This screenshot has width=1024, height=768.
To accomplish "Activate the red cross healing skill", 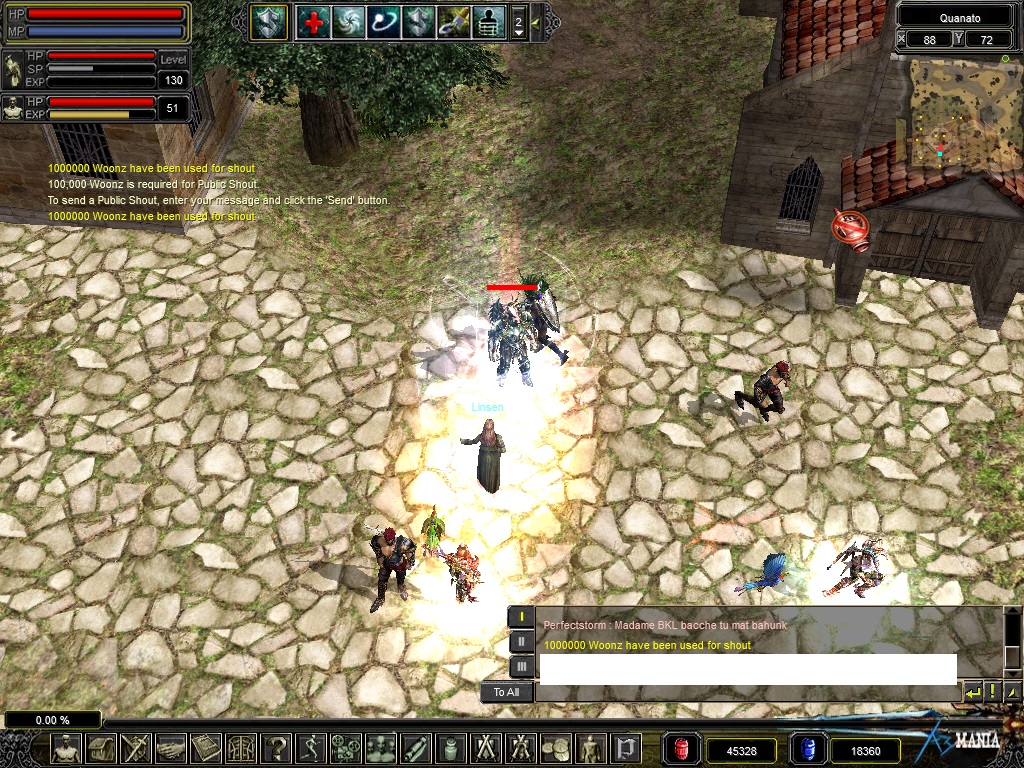I will click(x=313, y=21).
